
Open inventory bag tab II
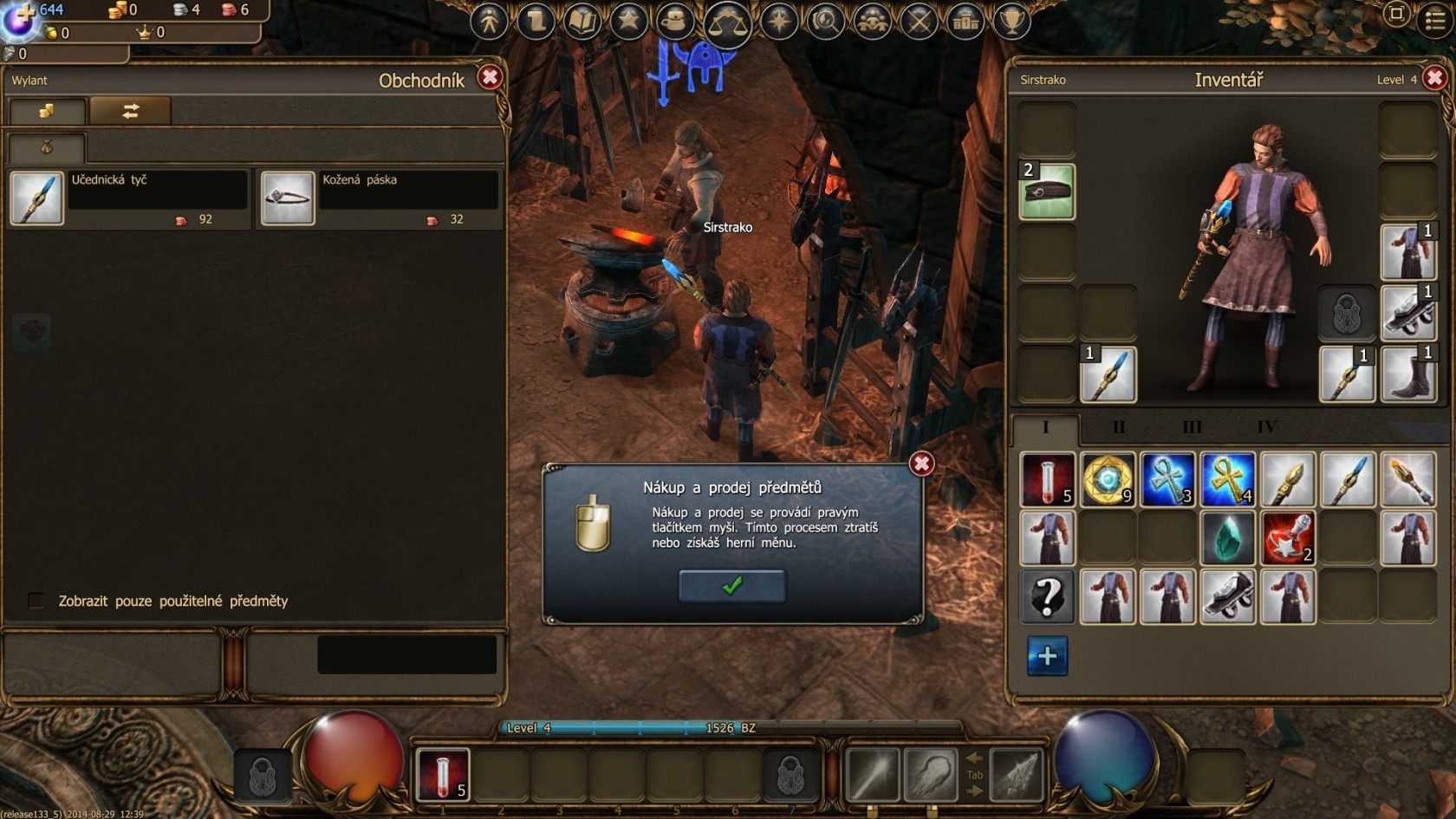[x=1118, y=427]
